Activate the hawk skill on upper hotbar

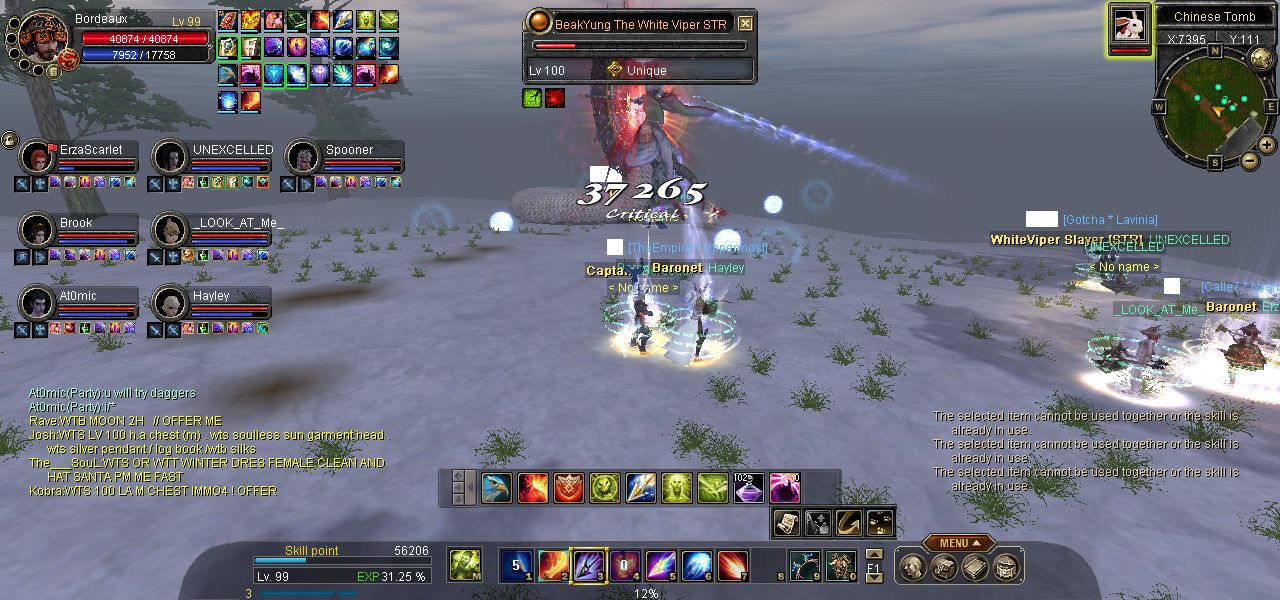497,488
